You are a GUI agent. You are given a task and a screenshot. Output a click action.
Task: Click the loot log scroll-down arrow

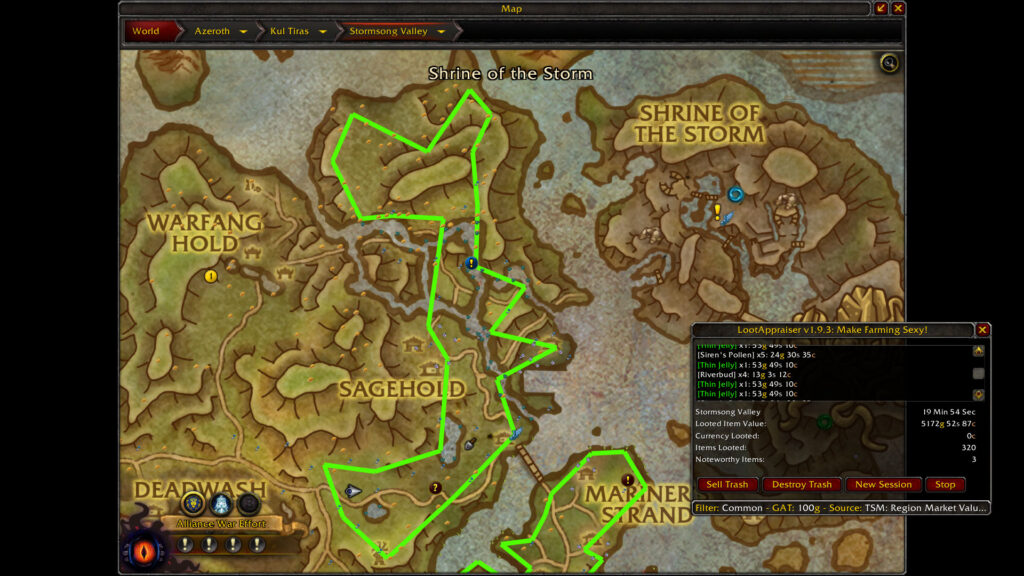coord(978,395)
